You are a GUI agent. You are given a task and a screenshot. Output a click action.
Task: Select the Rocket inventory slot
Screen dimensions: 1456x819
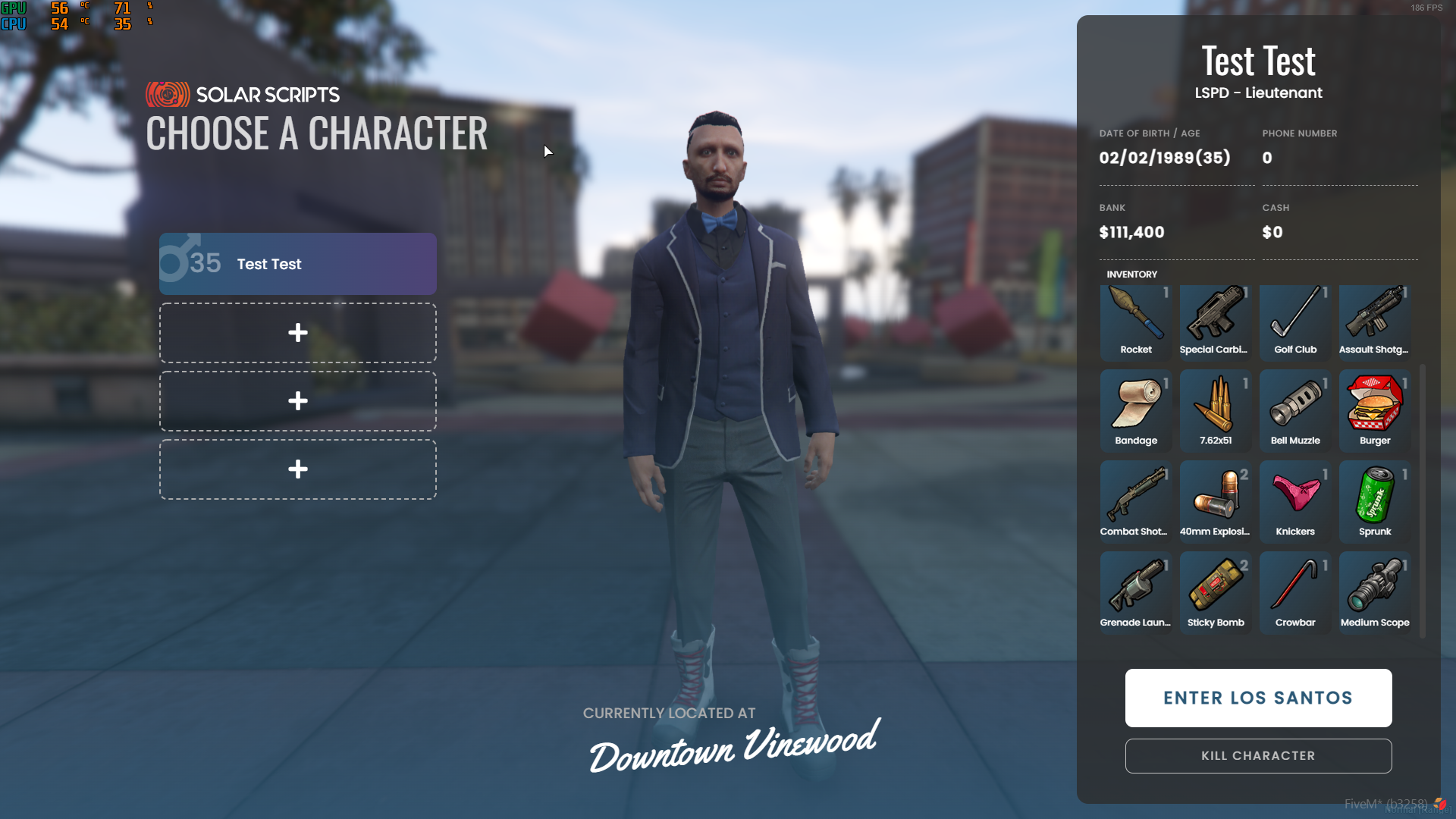(1136, 322)
